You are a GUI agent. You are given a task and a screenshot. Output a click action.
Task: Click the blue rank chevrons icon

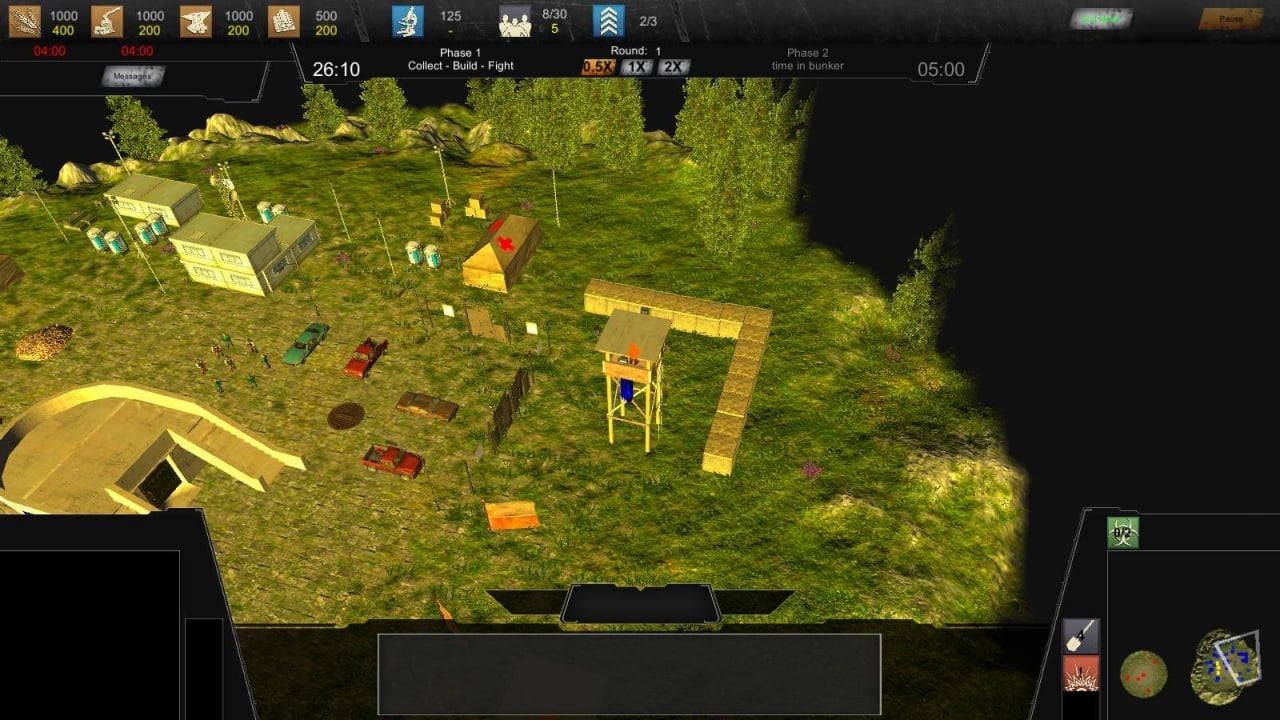tap(608, 21)
